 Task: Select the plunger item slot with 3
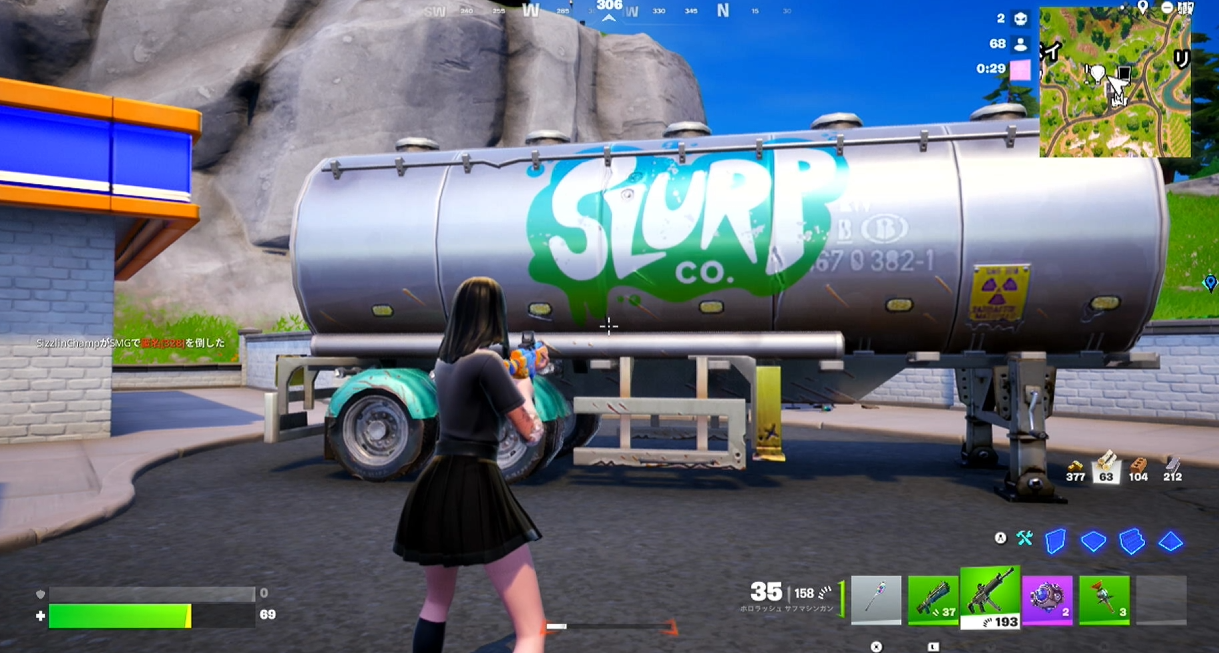(1104, 600)
